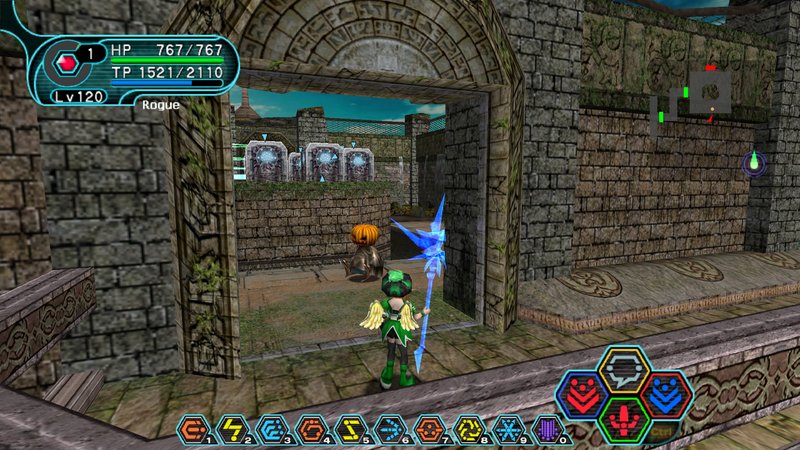
Task: Select the green flame indicator beside the minimap
Action: [x=755, y=162]
